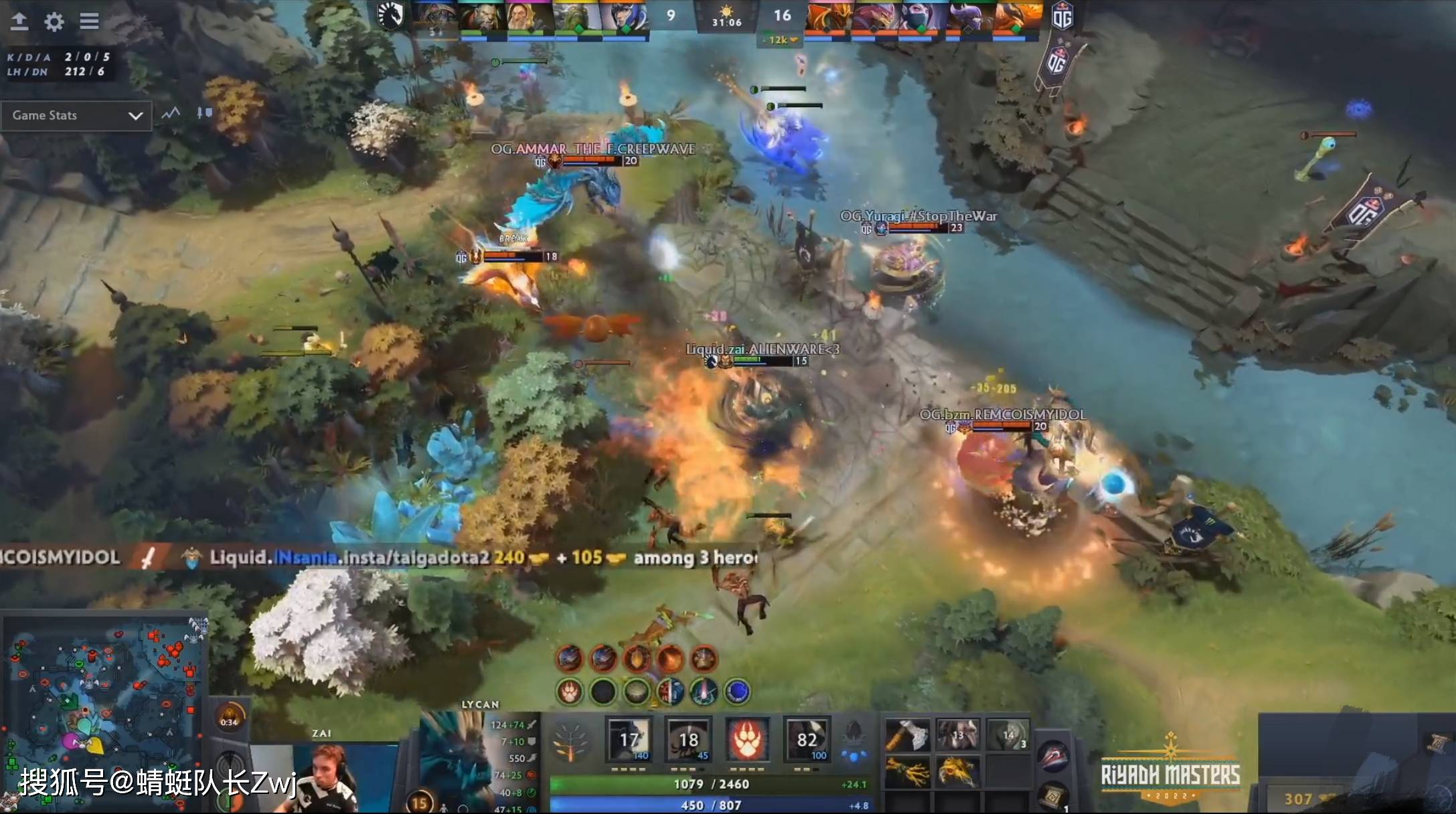The width and height of the screenshot is (1456, 814).
Task: Click the battle axe item in inventory
Action: 908,735
